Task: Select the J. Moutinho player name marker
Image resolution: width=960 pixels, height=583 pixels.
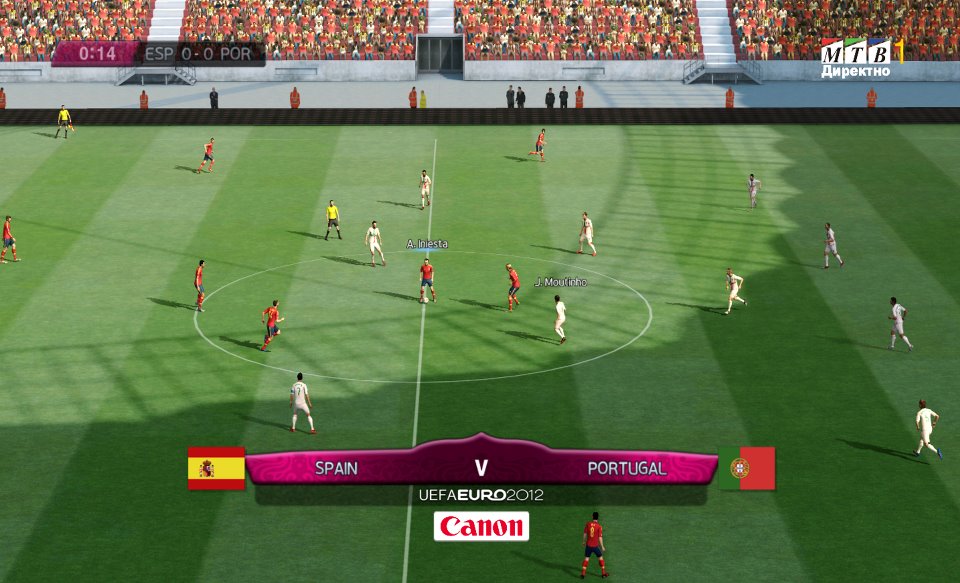Action: coord(560,282)
